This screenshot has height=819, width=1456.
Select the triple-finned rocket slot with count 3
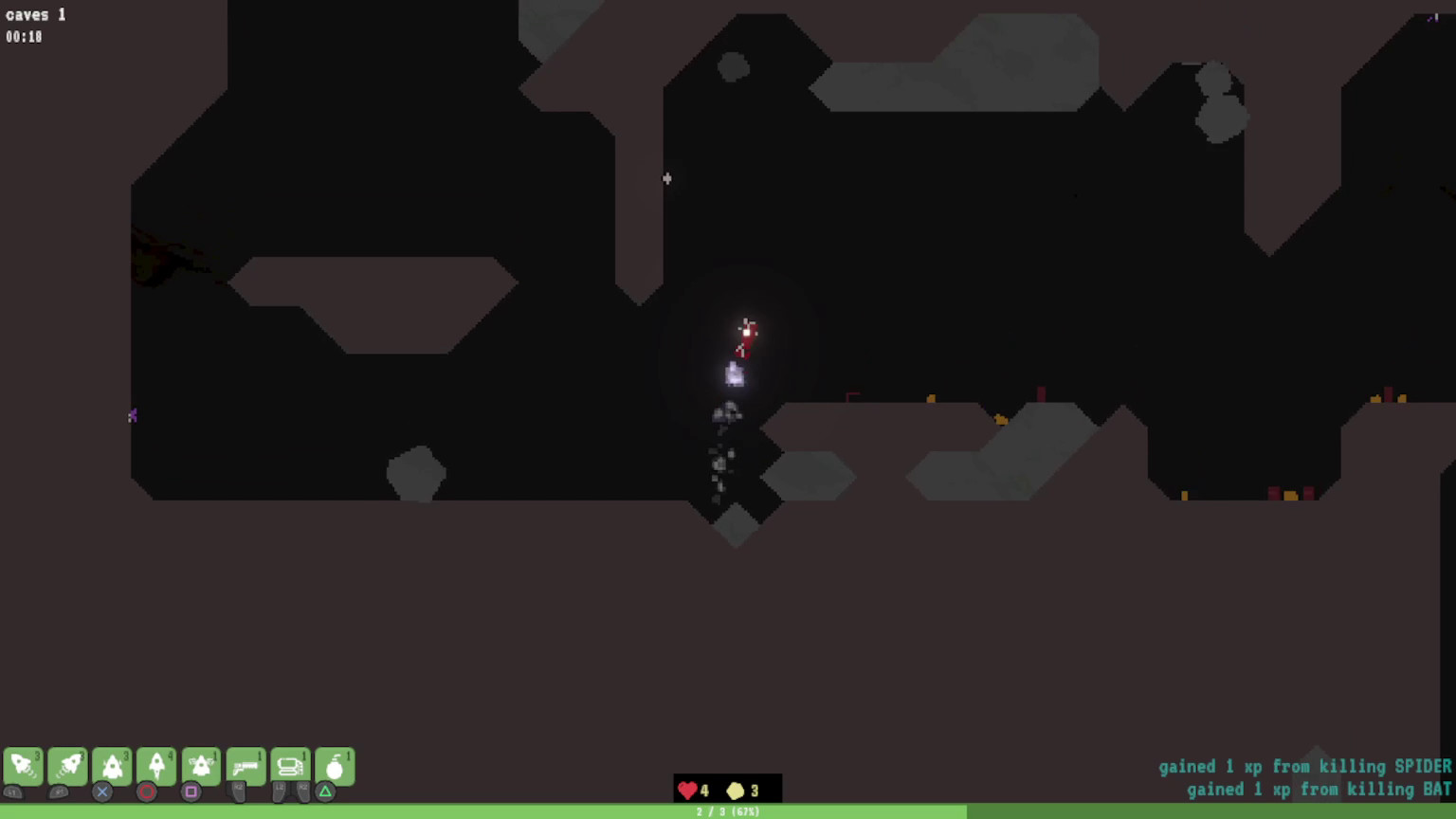pos(112,764)
